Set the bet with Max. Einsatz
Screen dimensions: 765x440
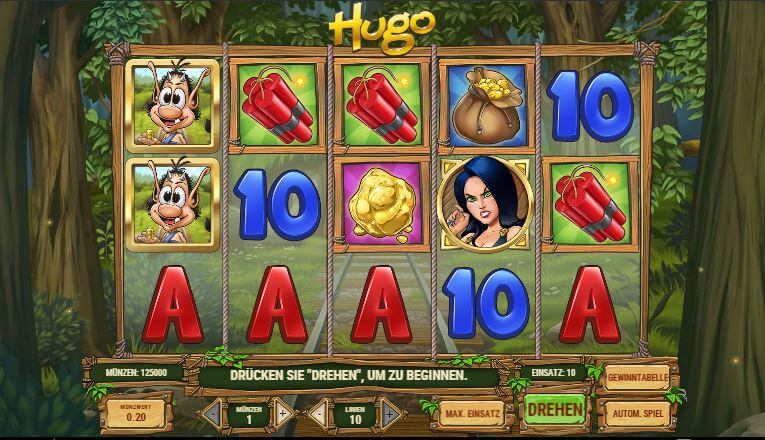click(474, 412)
